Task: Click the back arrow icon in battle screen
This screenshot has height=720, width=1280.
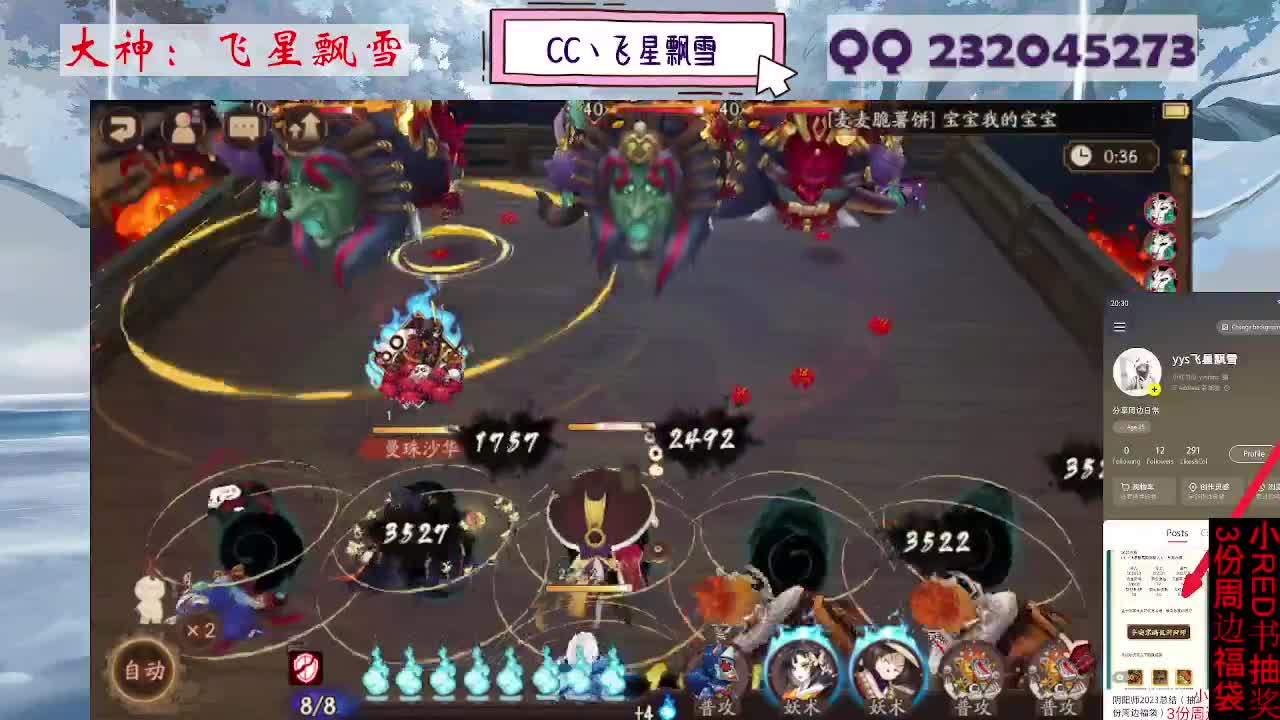Action: point(120,126)
